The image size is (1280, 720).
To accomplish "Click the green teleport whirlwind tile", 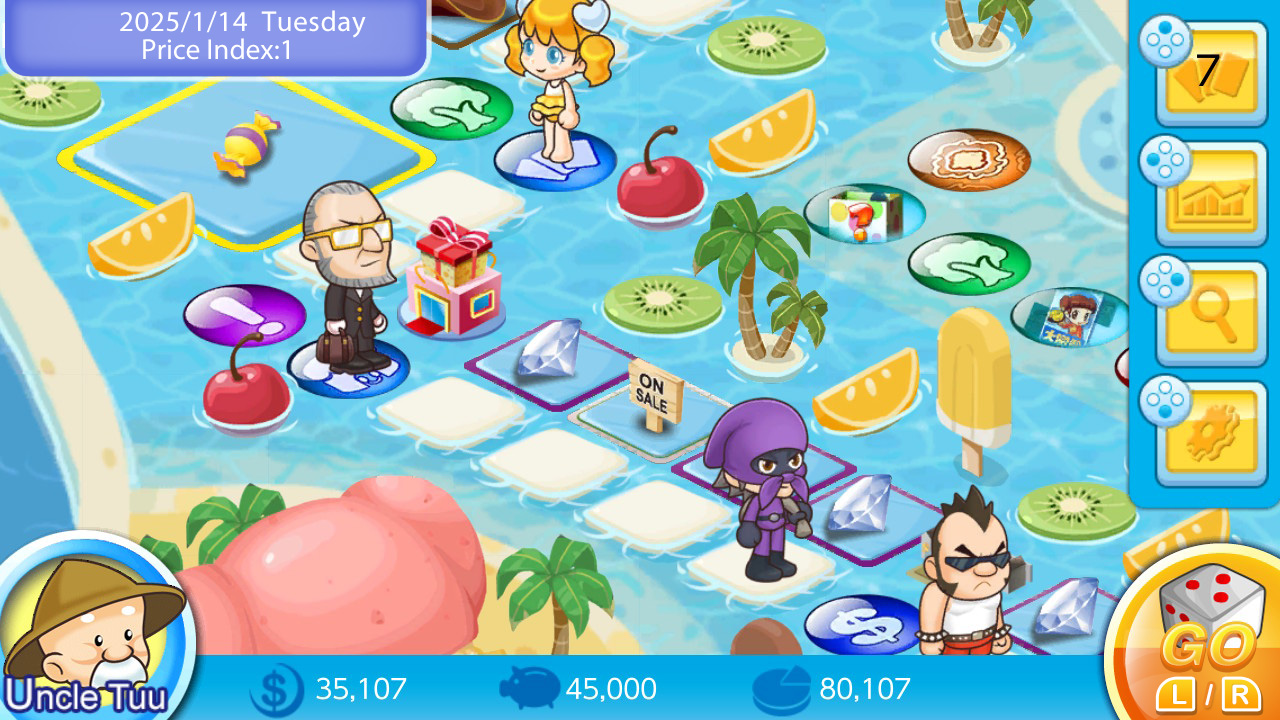I will (x=450, y=110).
